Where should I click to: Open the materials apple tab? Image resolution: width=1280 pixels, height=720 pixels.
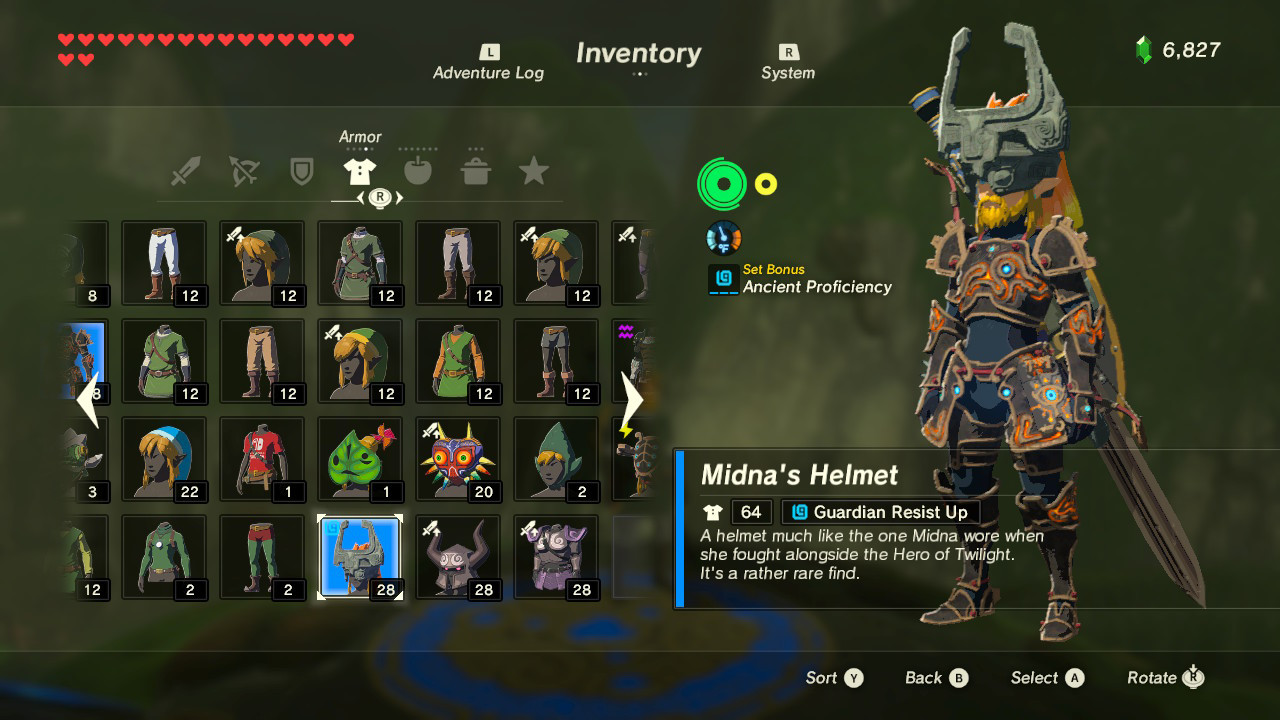(418, 170)
